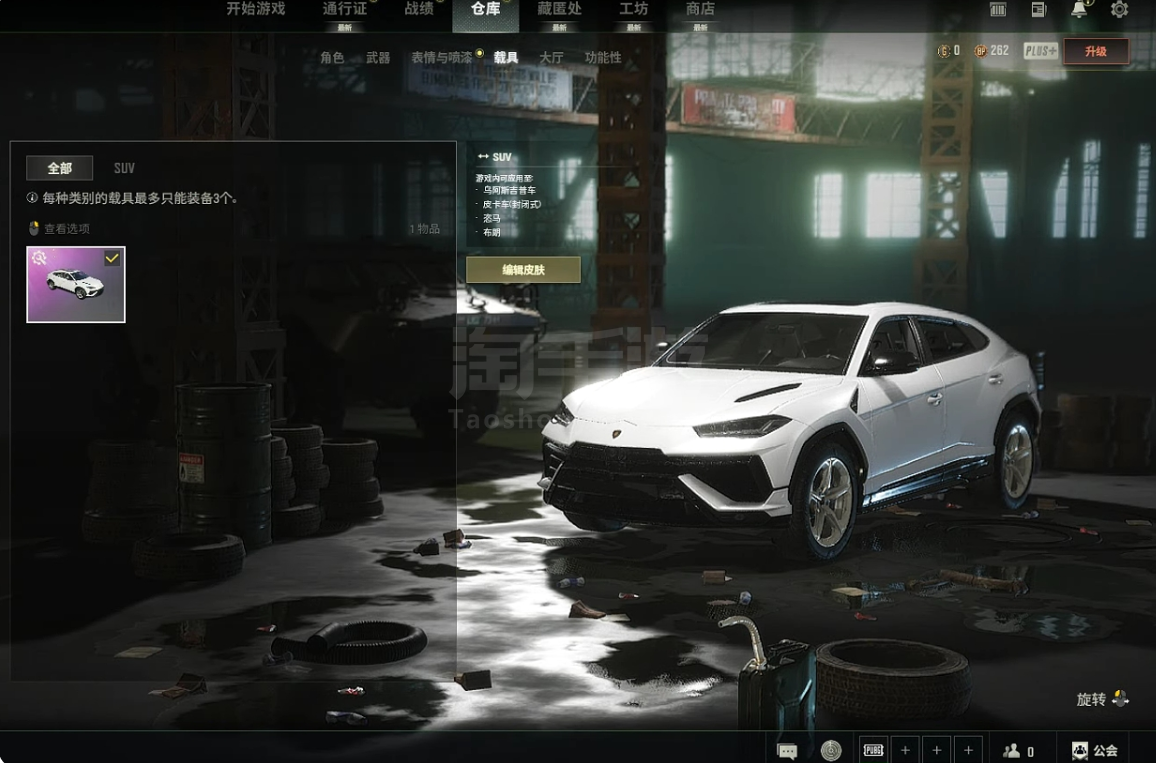Screen dimensions: 1156x763
Task: Select the 功能性 utility tab
Action: coord(603,58)
